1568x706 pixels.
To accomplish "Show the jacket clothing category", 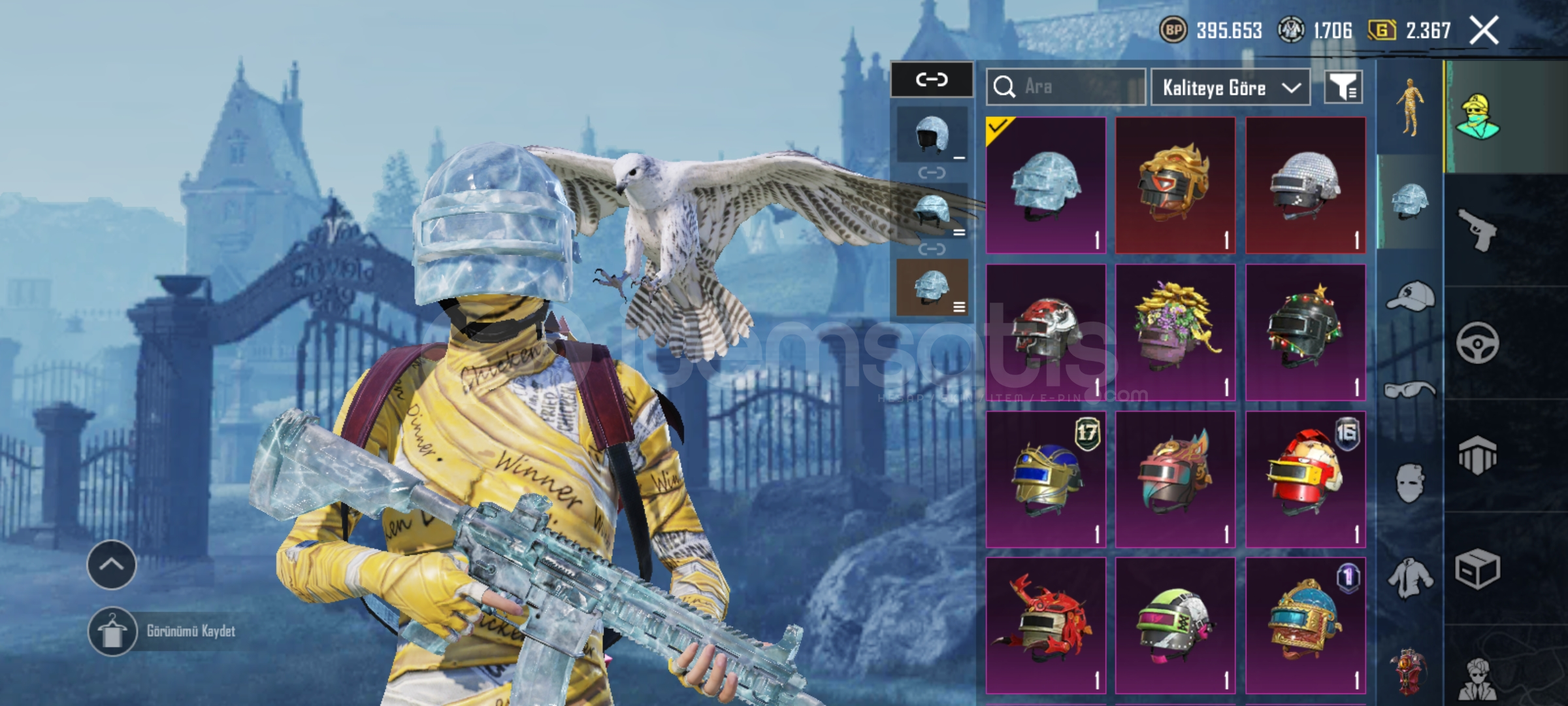I will click(1410, 579).
